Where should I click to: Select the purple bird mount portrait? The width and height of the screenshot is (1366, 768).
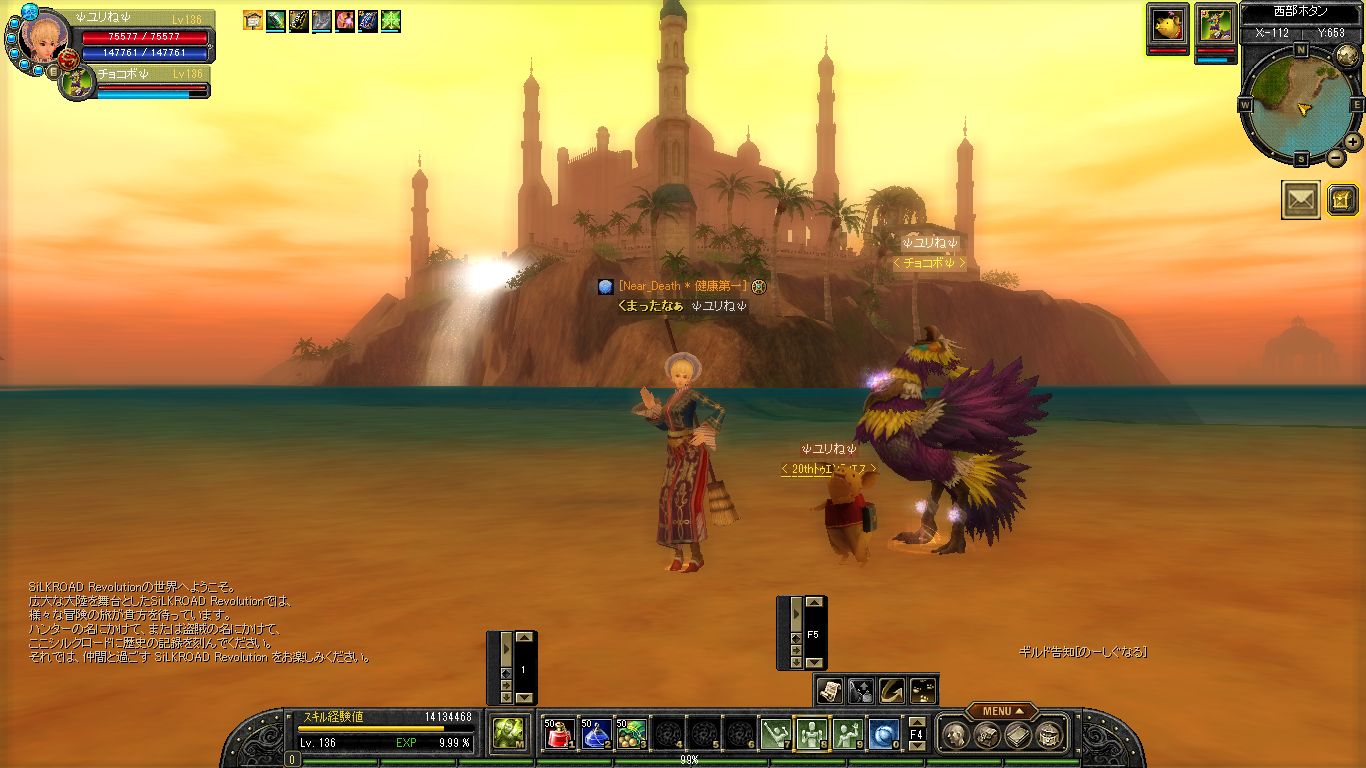click(x=1215, y=24)
